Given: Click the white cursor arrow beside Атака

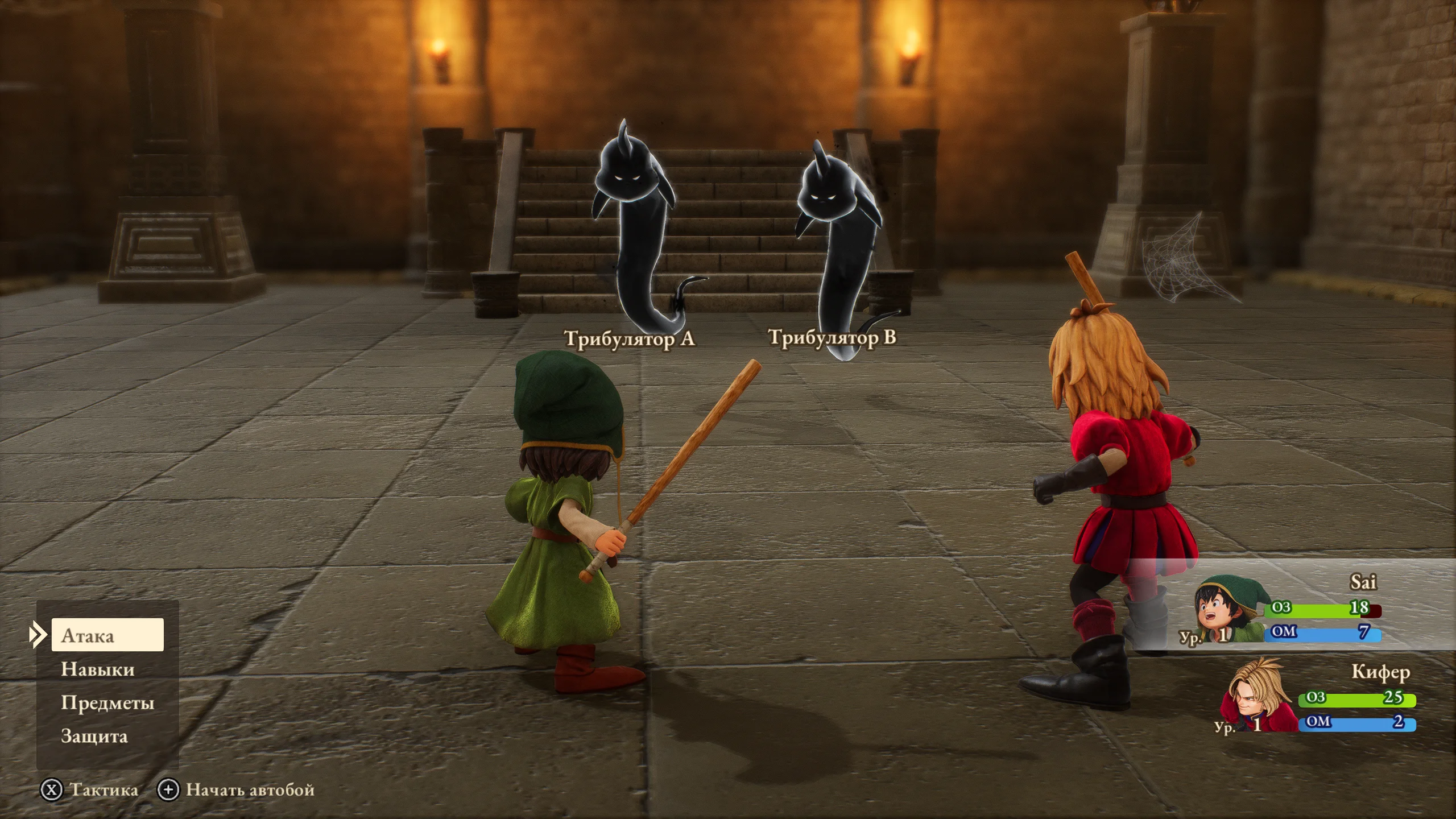Looking at the screenshot, I should (36, 636).
